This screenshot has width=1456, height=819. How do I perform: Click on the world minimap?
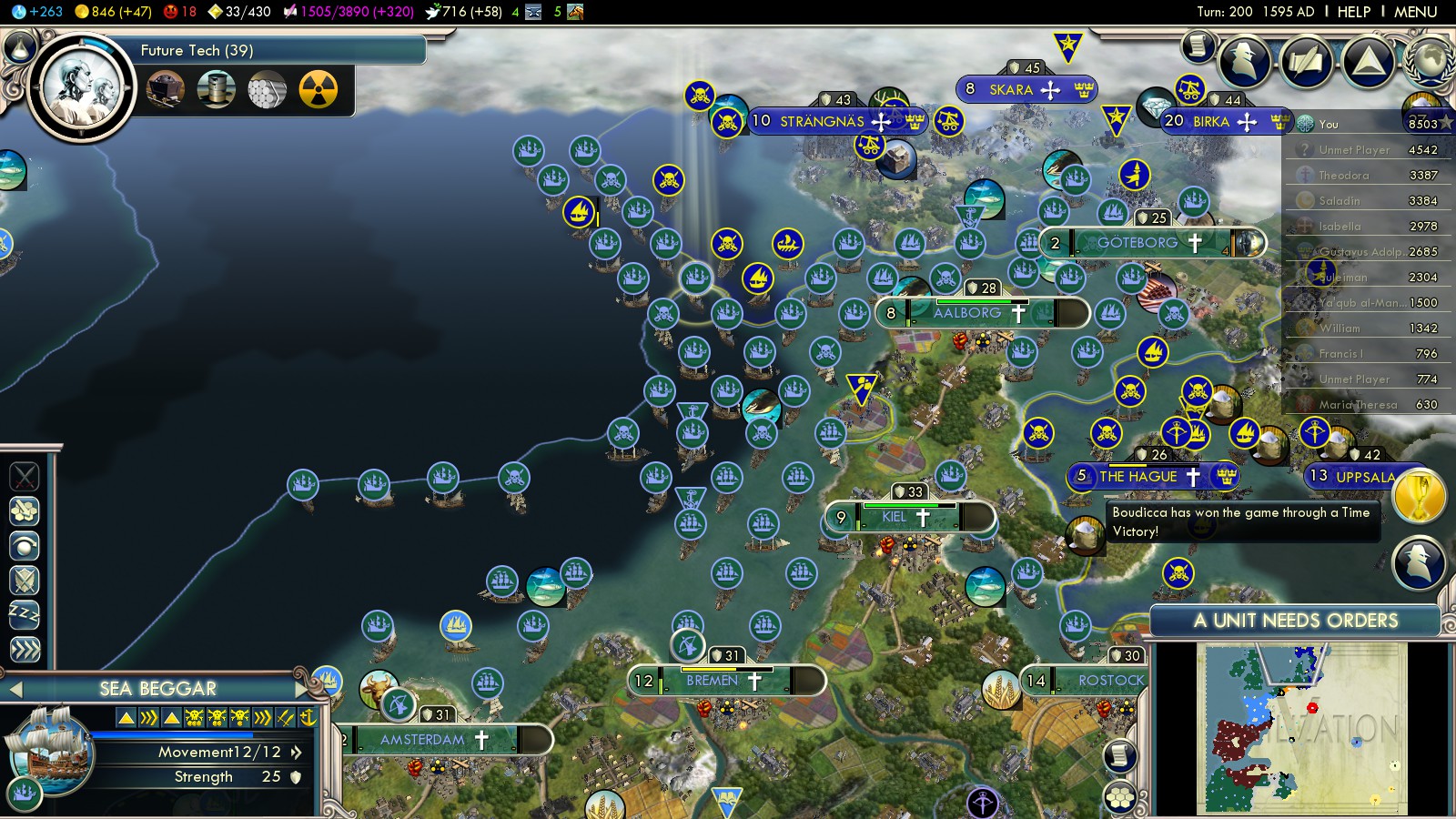tap(1301, 728)
